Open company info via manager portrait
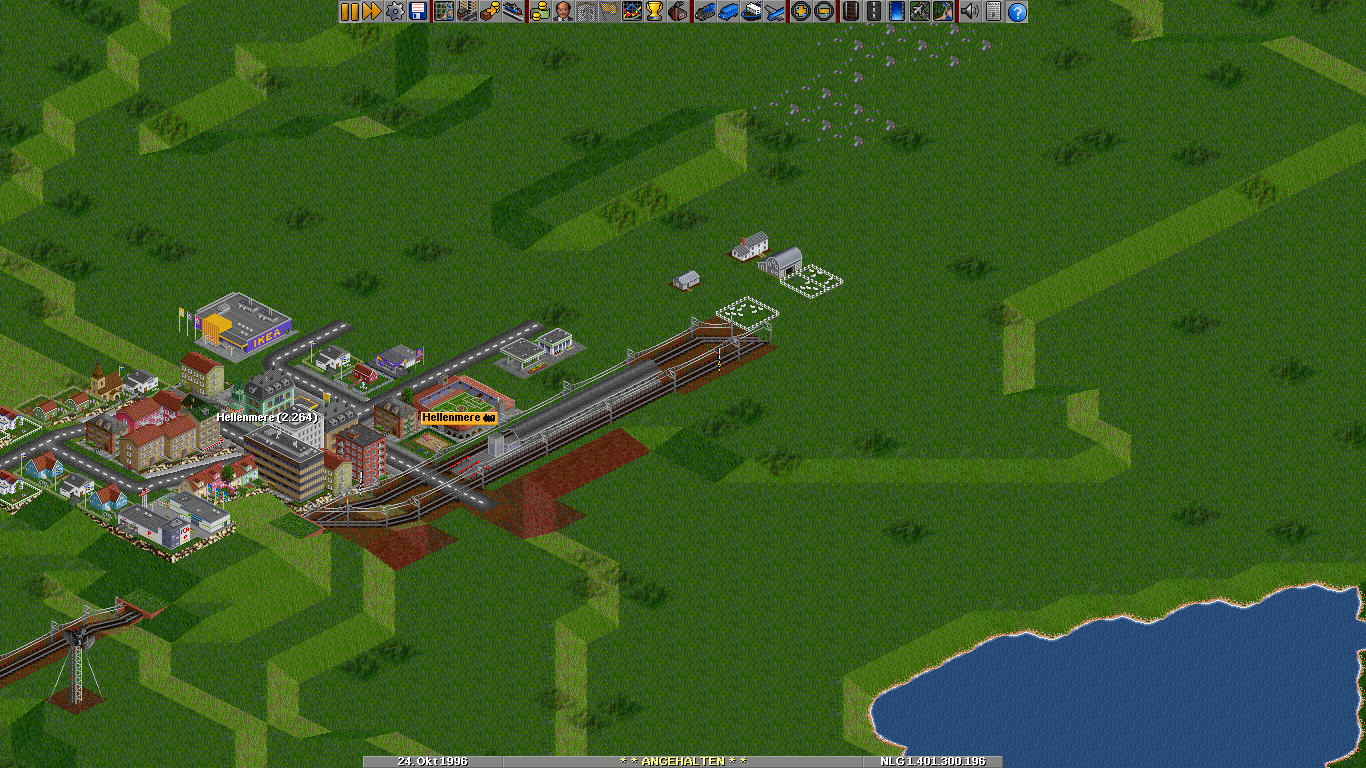The image size is (1366, 768). [x=563, y=12]
